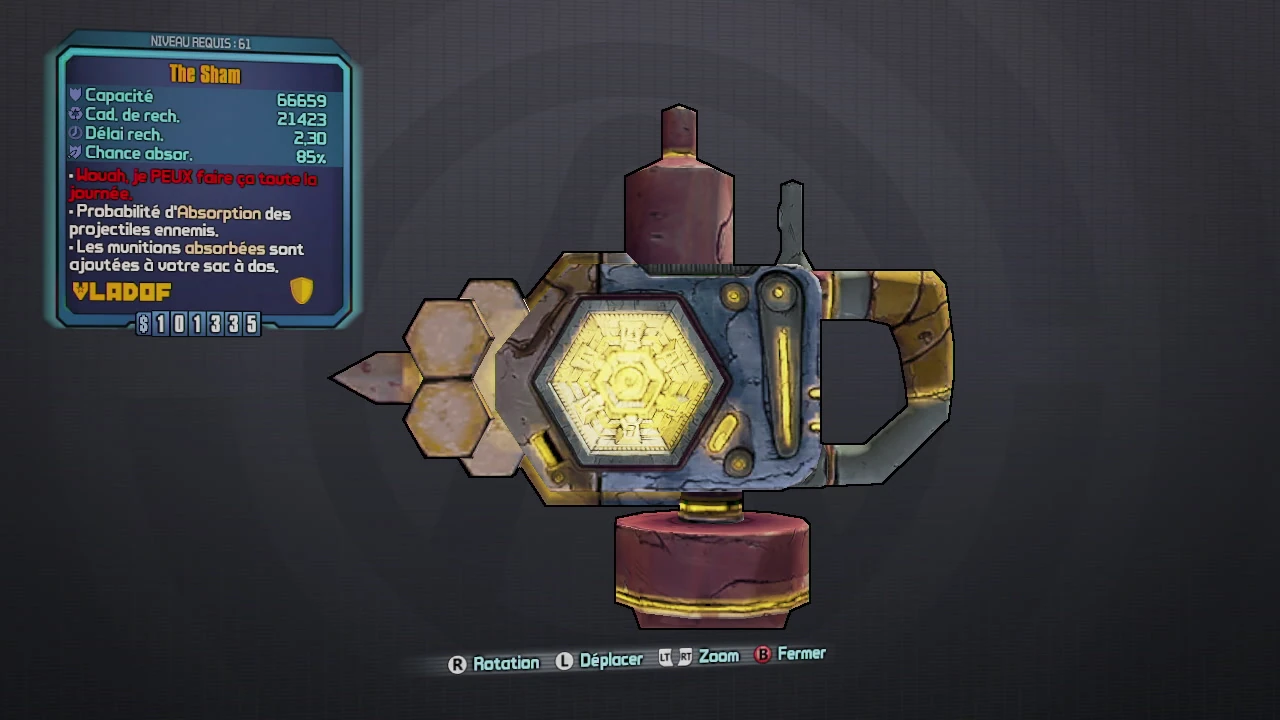Click the Délai rech. clock icon
This screenshot has width=1280, height=720.
pyautogui.click(x=75, y=134)
